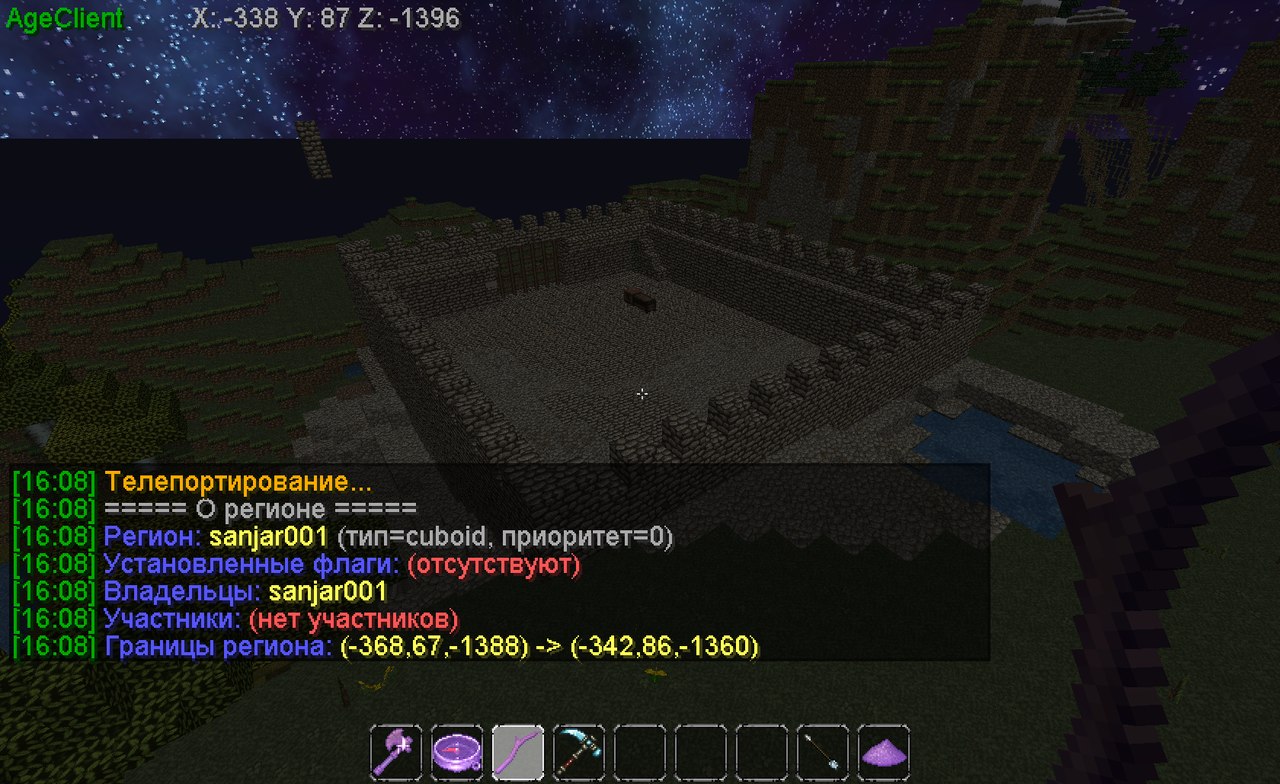Screen dimensions: 1280x784
Task: Click the purple wand in the active slot
Action: coord(517,749)
